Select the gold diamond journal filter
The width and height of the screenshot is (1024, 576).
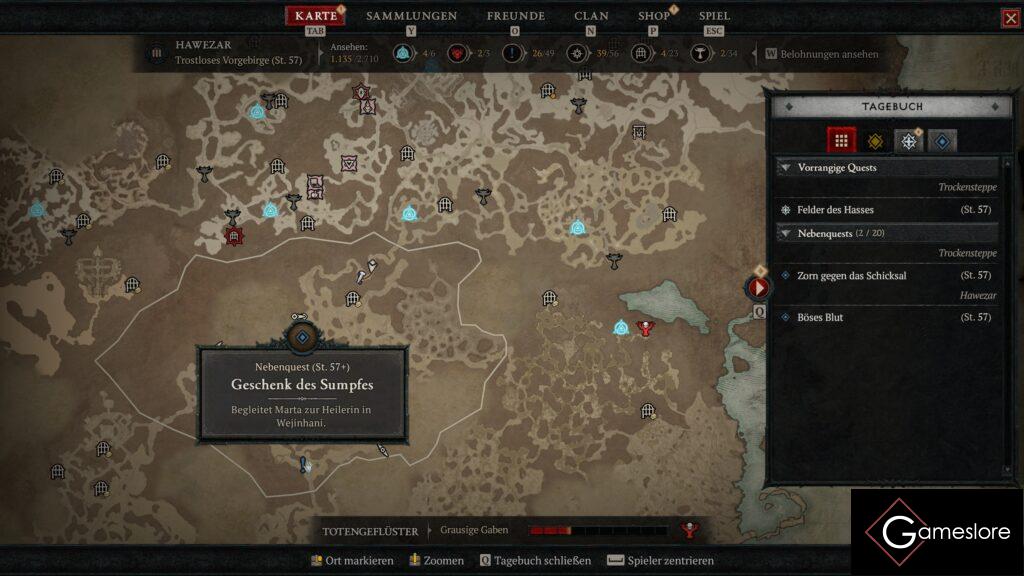coord(875,141)
